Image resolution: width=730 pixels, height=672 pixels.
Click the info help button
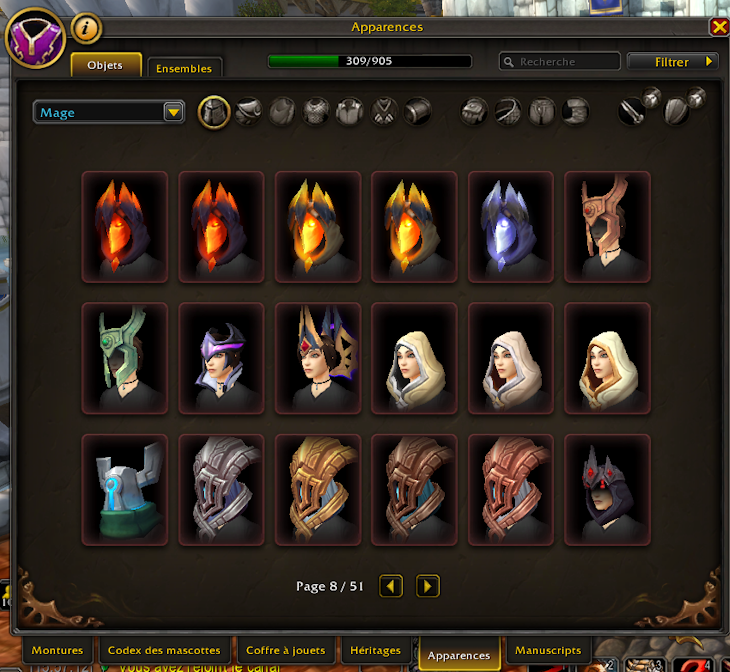tap(87, 29)
